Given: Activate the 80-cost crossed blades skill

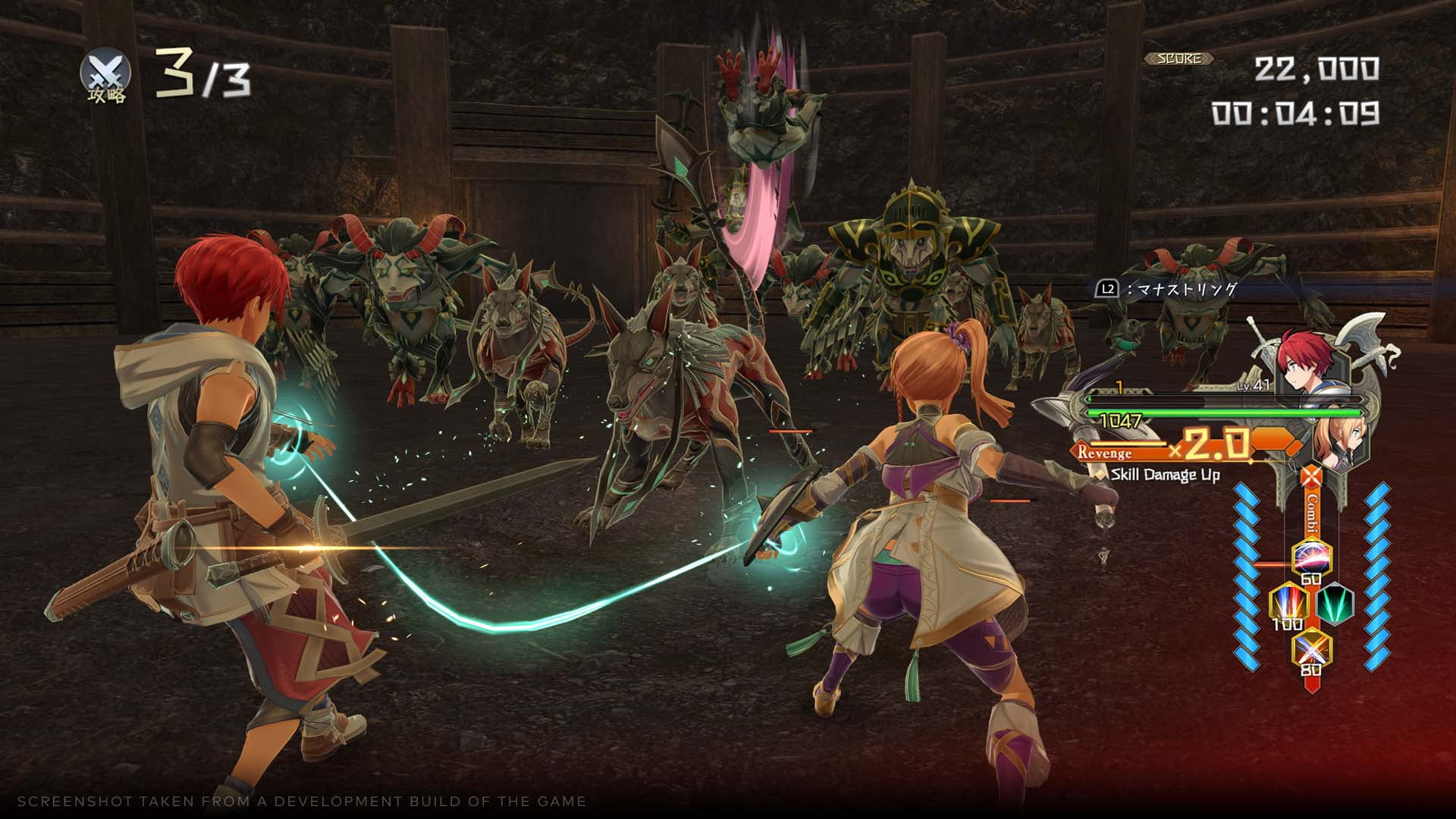Looking at the screenshot, I should [1311, 647].
